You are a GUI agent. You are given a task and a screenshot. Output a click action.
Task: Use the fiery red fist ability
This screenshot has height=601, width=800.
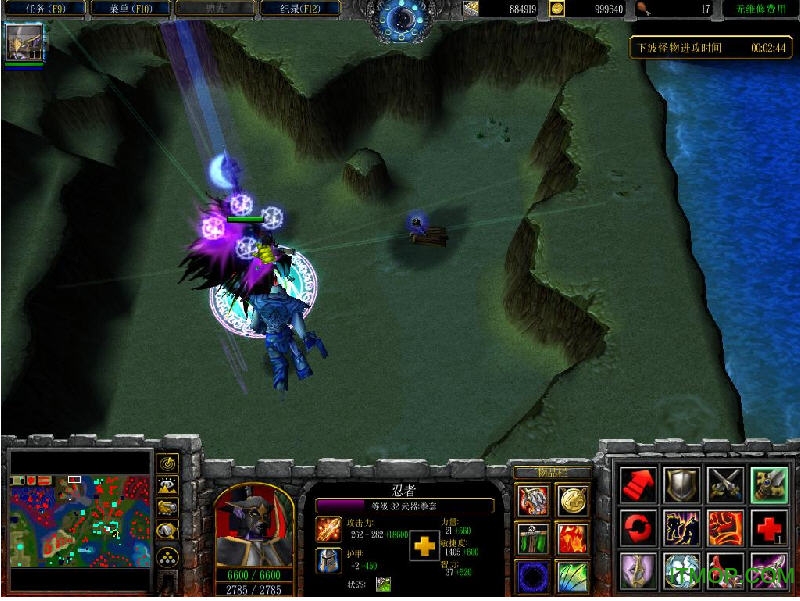(725, 526)
